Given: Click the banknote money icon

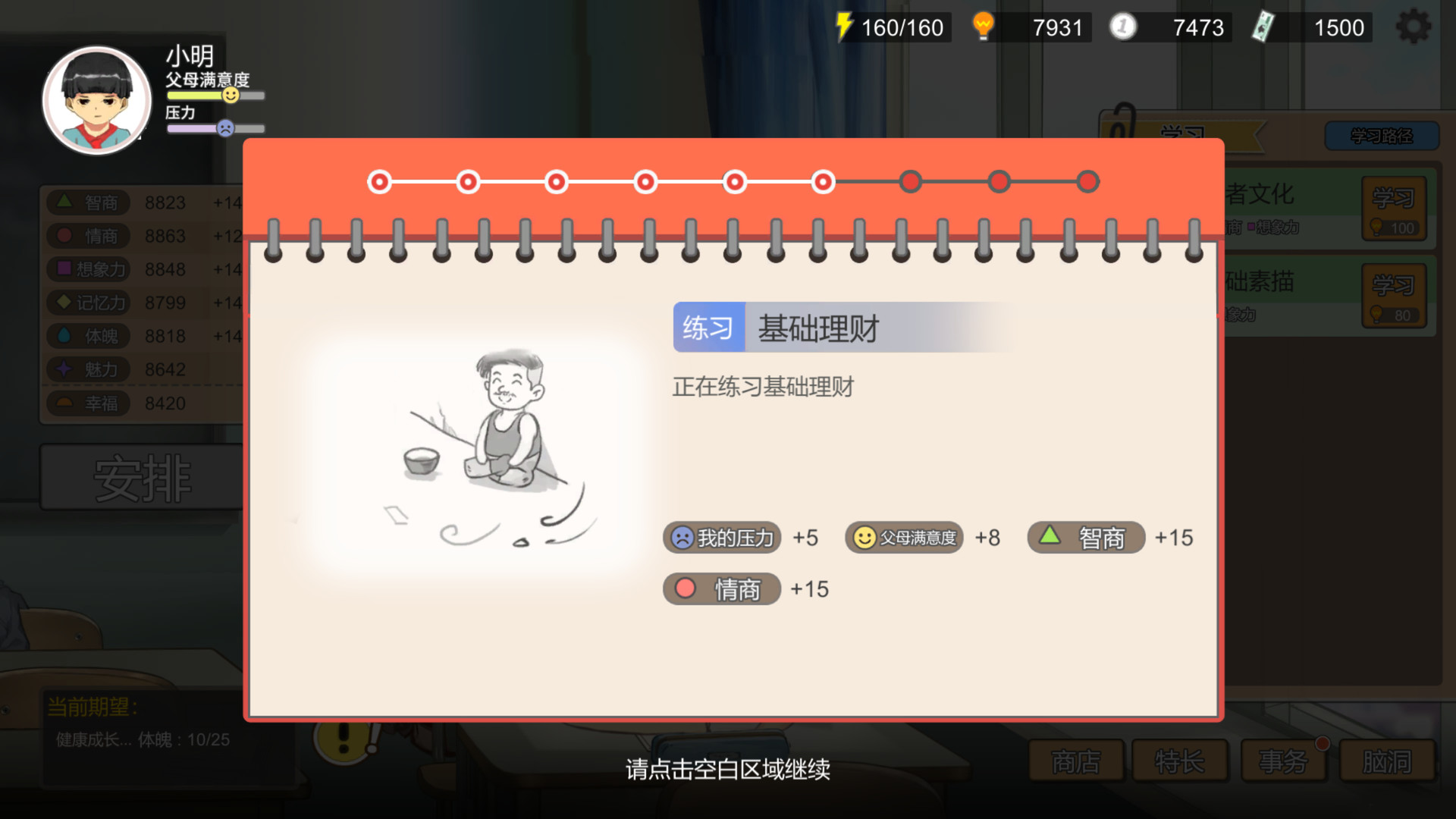Looking at the screenshot, I should (1263, 25).
